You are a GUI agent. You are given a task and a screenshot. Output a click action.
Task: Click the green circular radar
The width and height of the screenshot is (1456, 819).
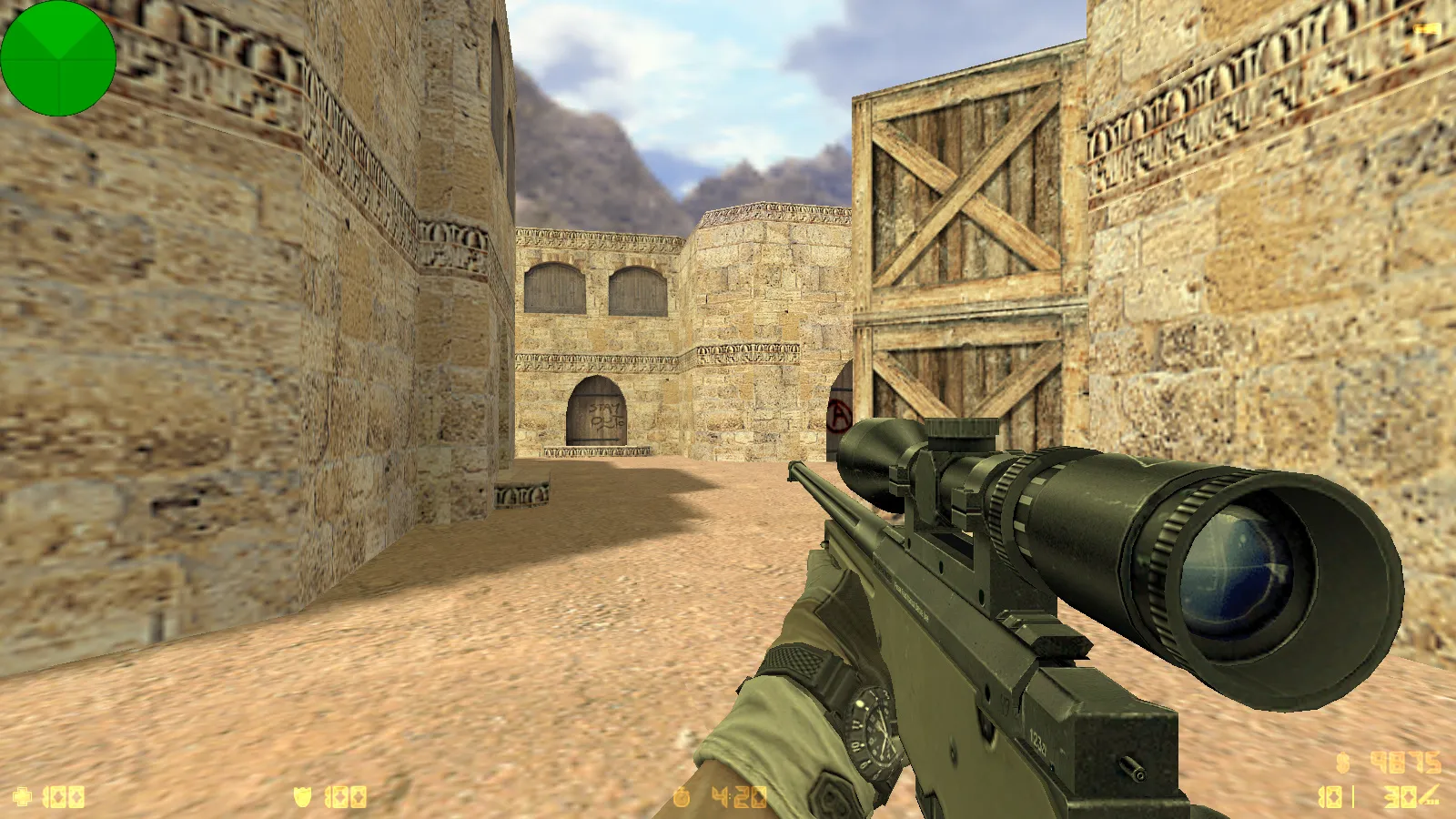[x=58, y=58]
